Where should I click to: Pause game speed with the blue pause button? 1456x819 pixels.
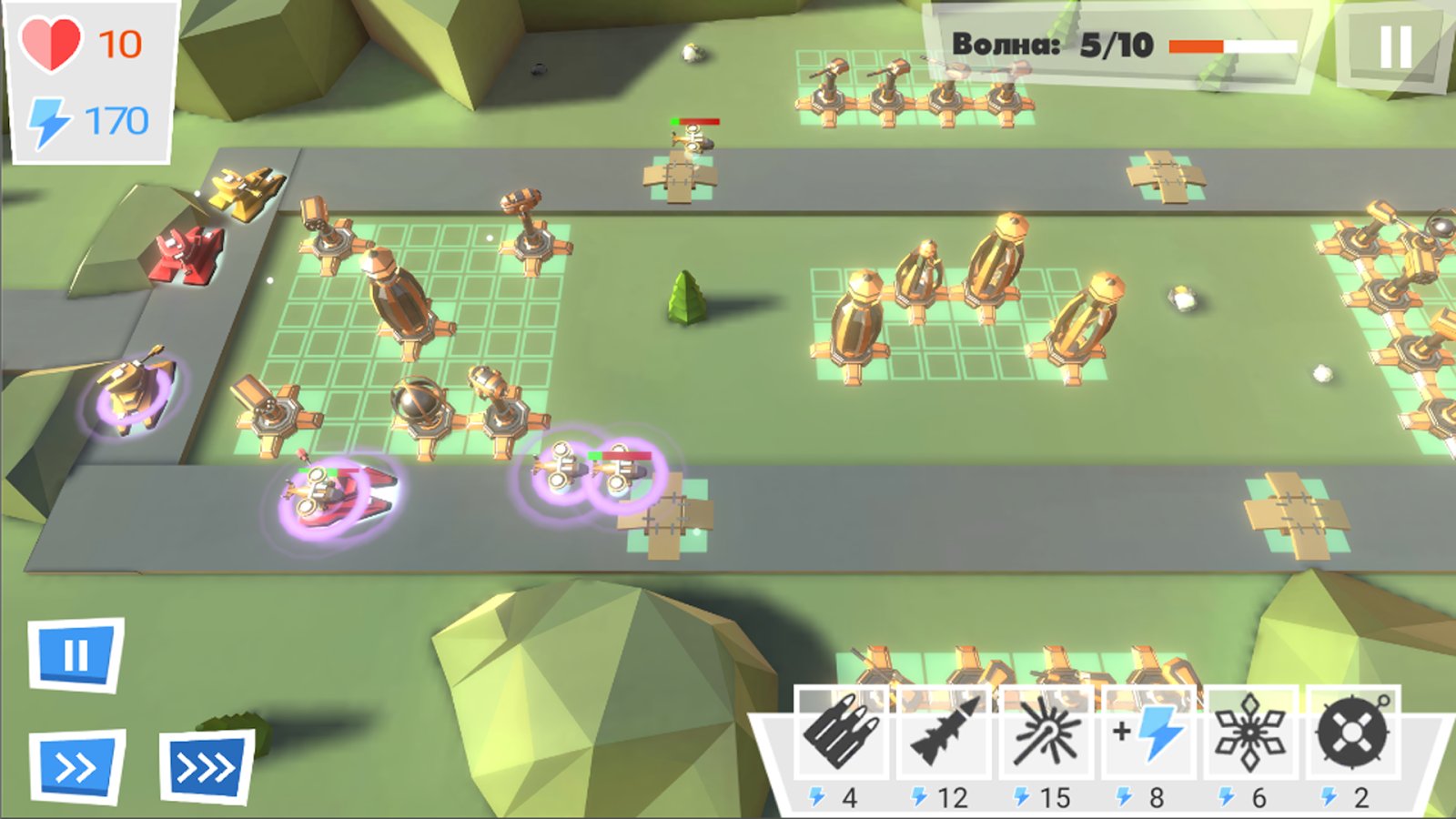click(76, 655)
